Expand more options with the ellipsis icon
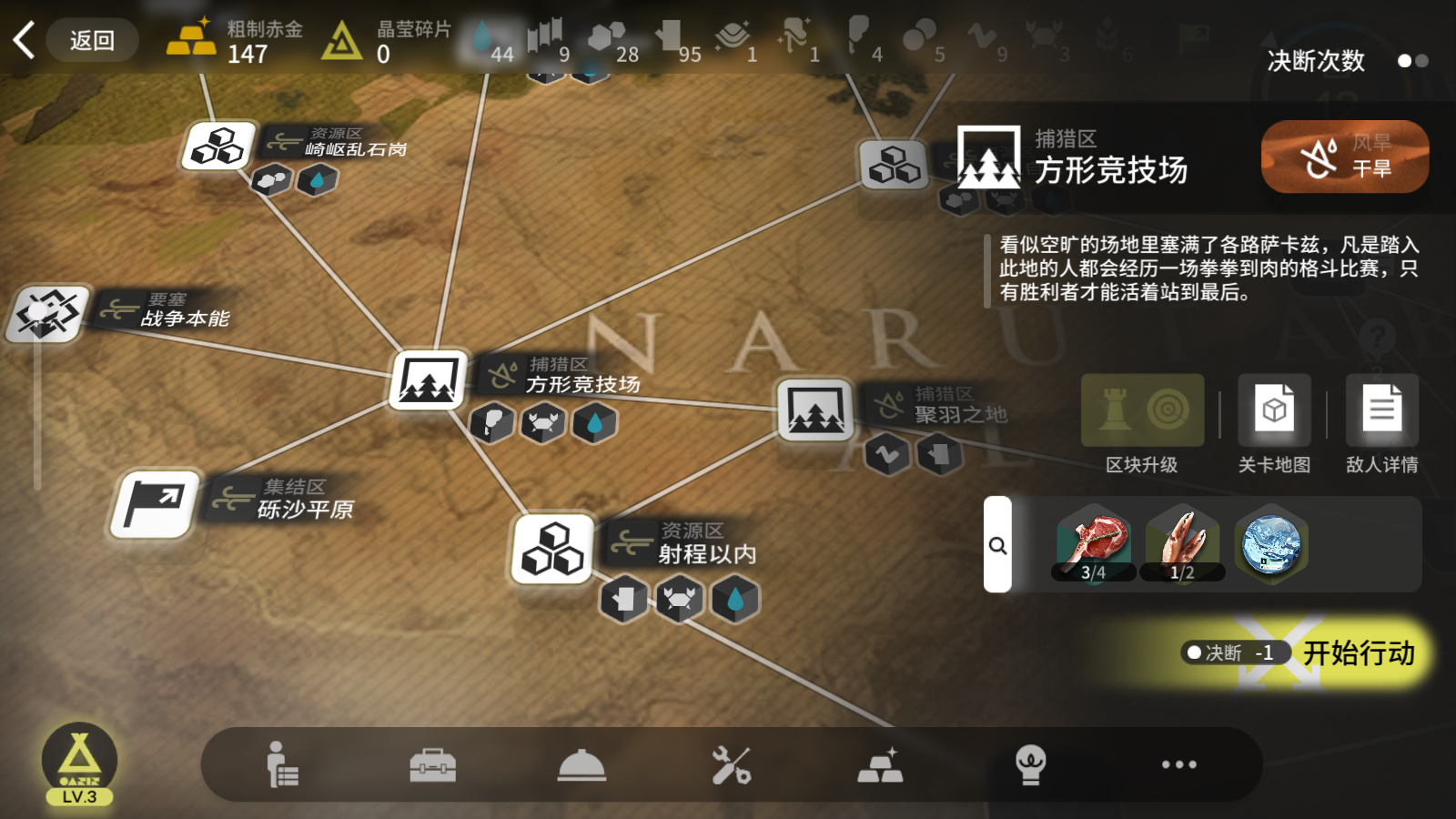 point(1180,765)
